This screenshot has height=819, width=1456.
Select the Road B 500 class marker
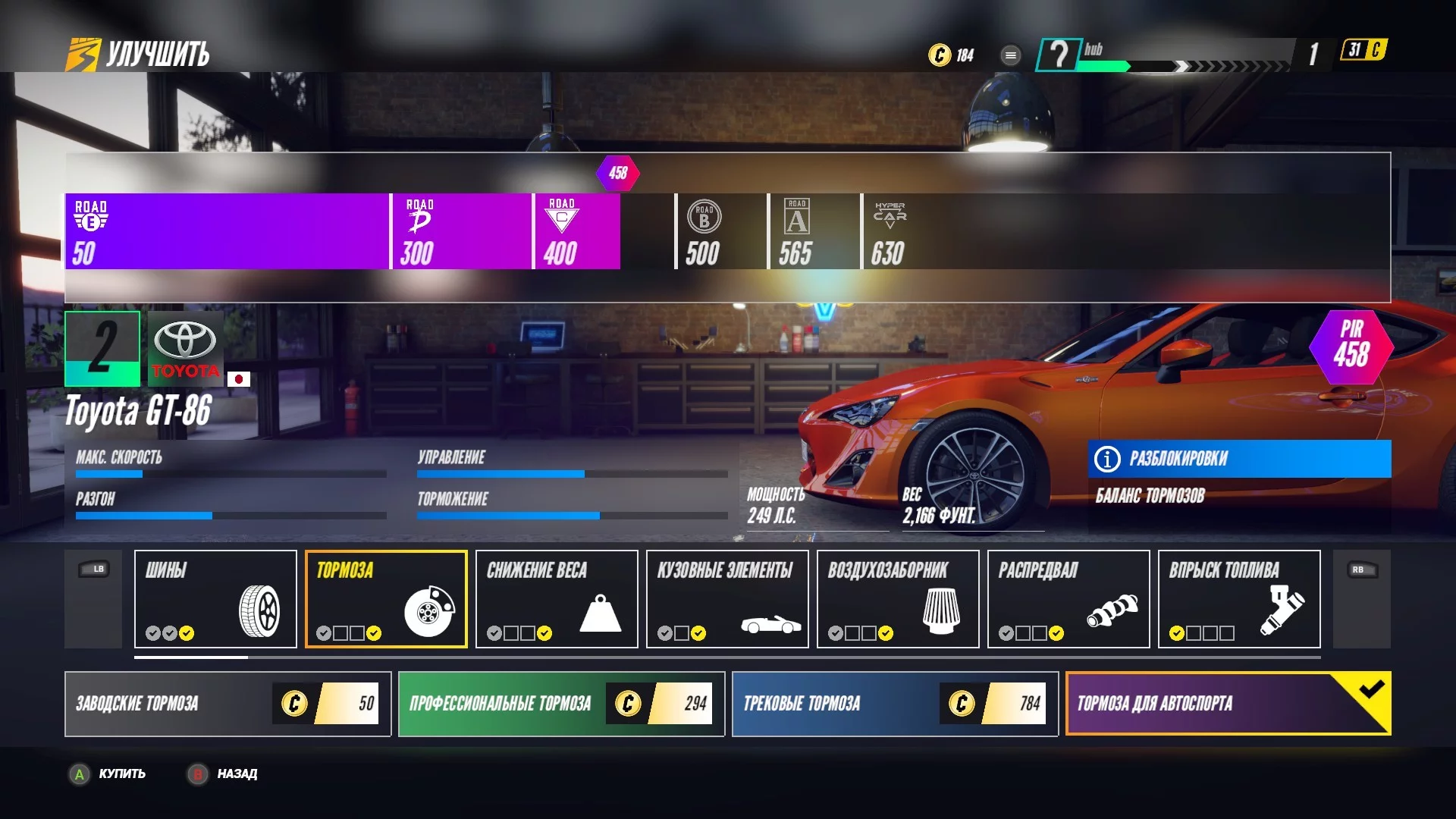704,231
